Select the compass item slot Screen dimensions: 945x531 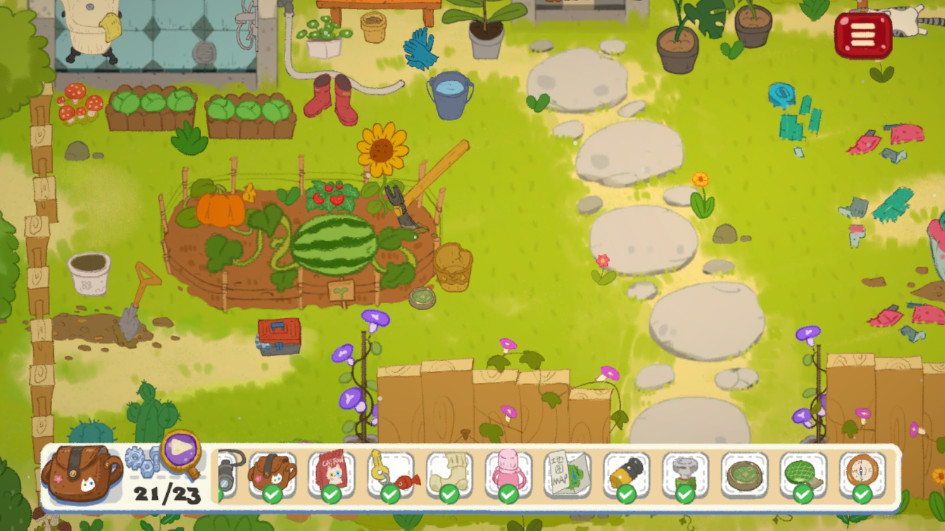[x=862, y=473]
